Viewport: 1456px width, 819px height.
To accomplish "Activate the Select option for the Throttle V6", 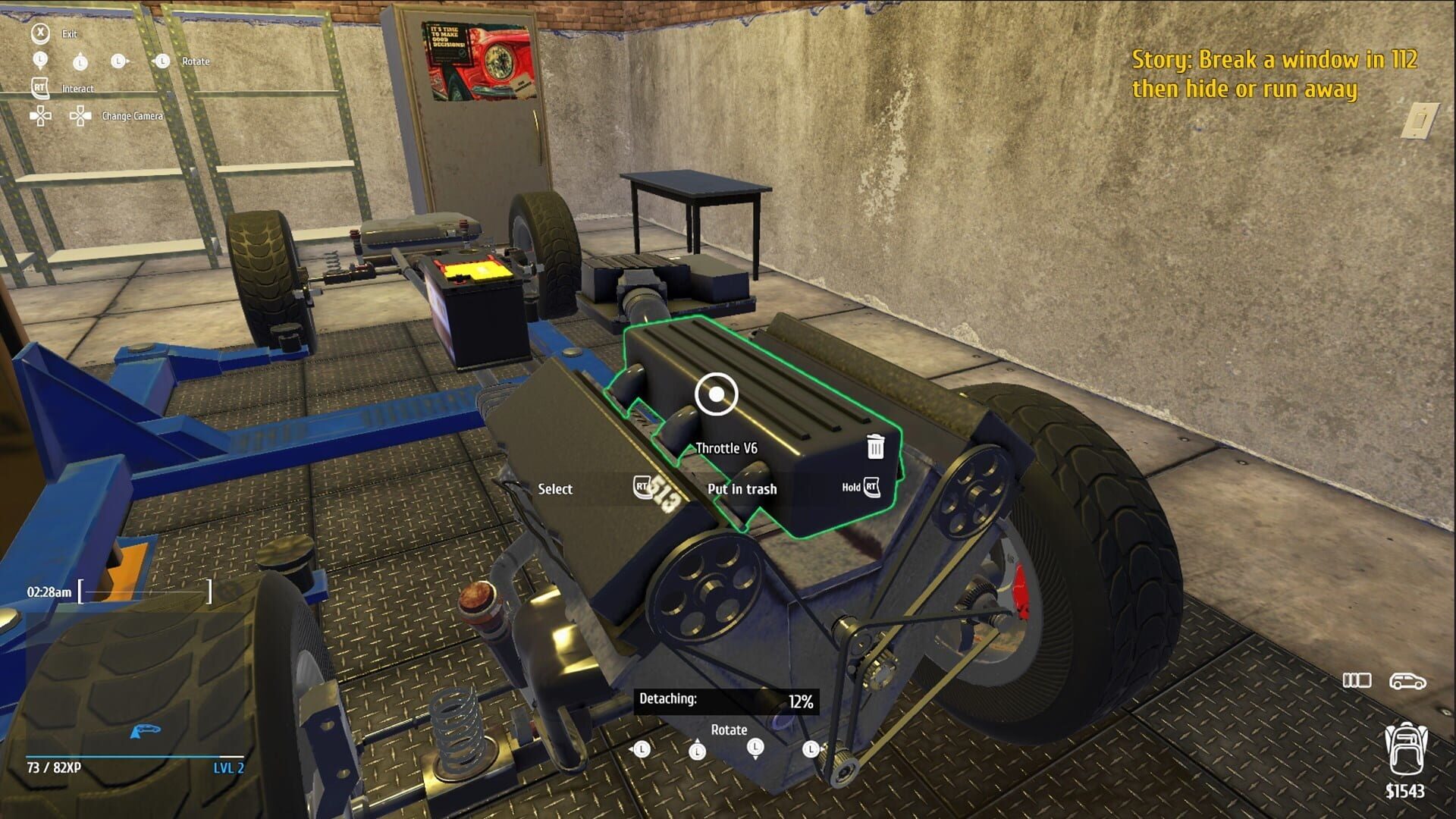I will coord(554,489).
